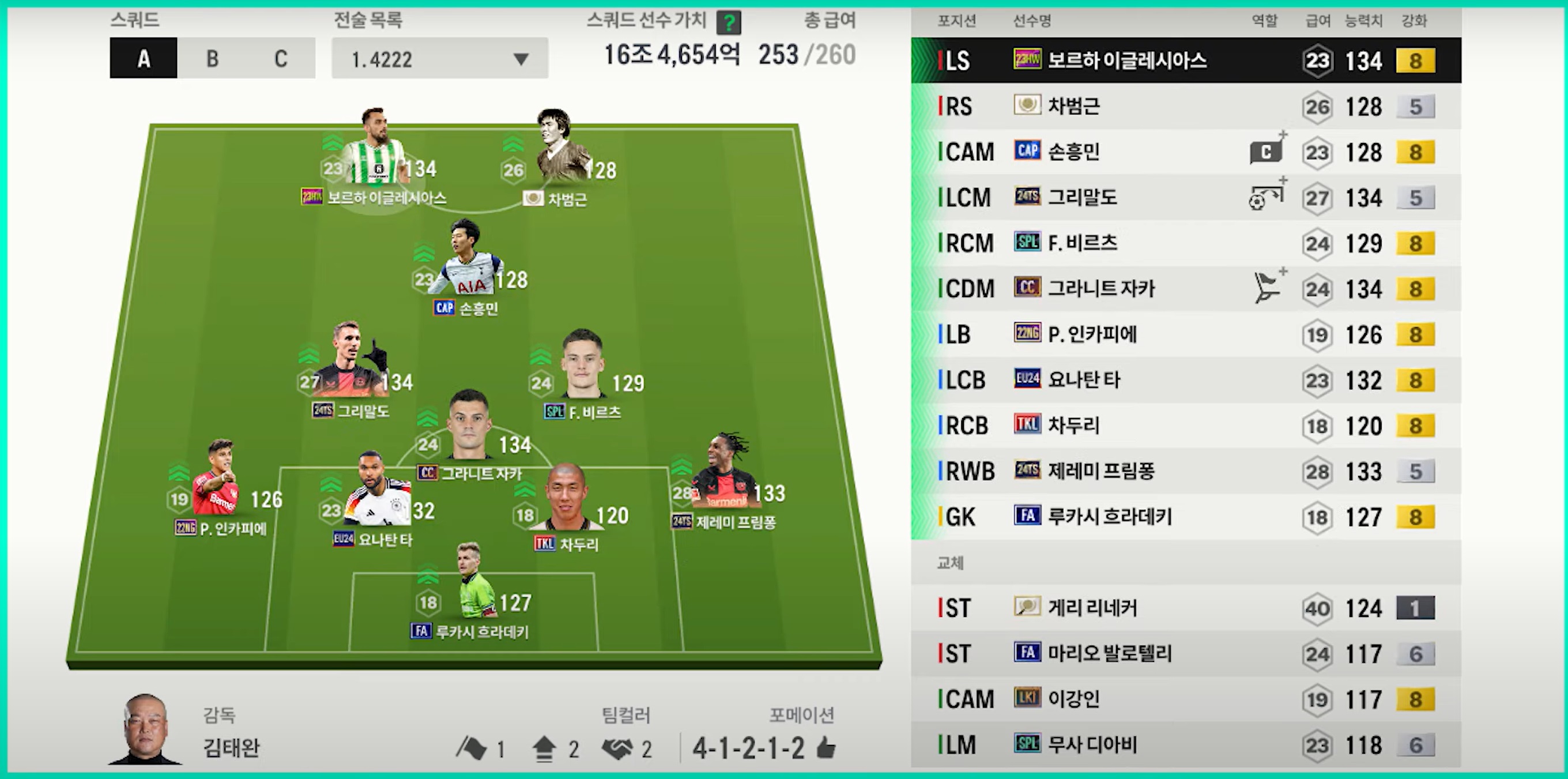Pick substitute 이강인 row
The height and width of the screenshot is (779, 1568).
point(1186,699)
